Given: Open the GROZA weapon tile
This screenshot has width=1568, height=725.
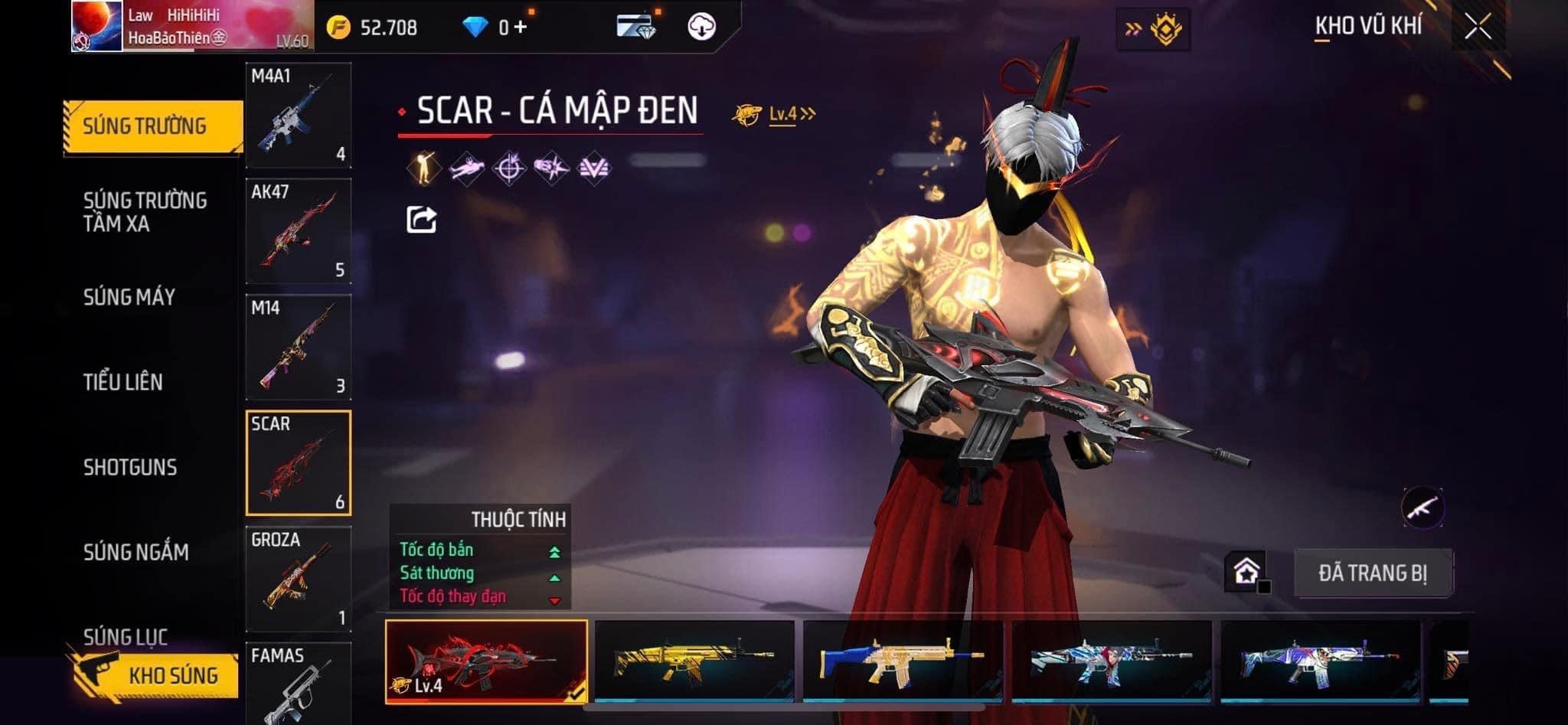Looking at the screenshot, I should 298,579.
